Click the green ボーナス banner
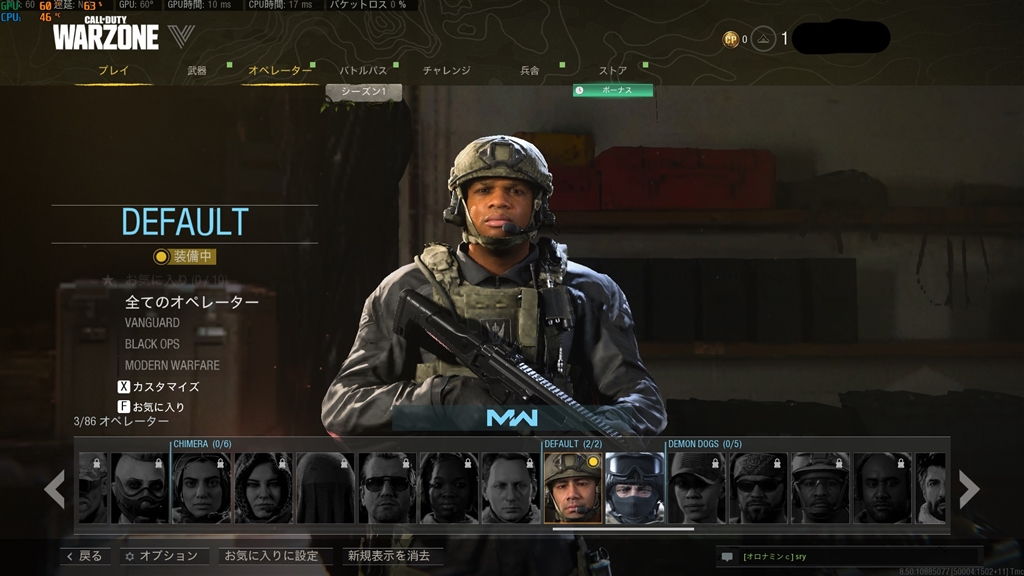The width and height of the screenshot is (1024, 576). point(613,90)
